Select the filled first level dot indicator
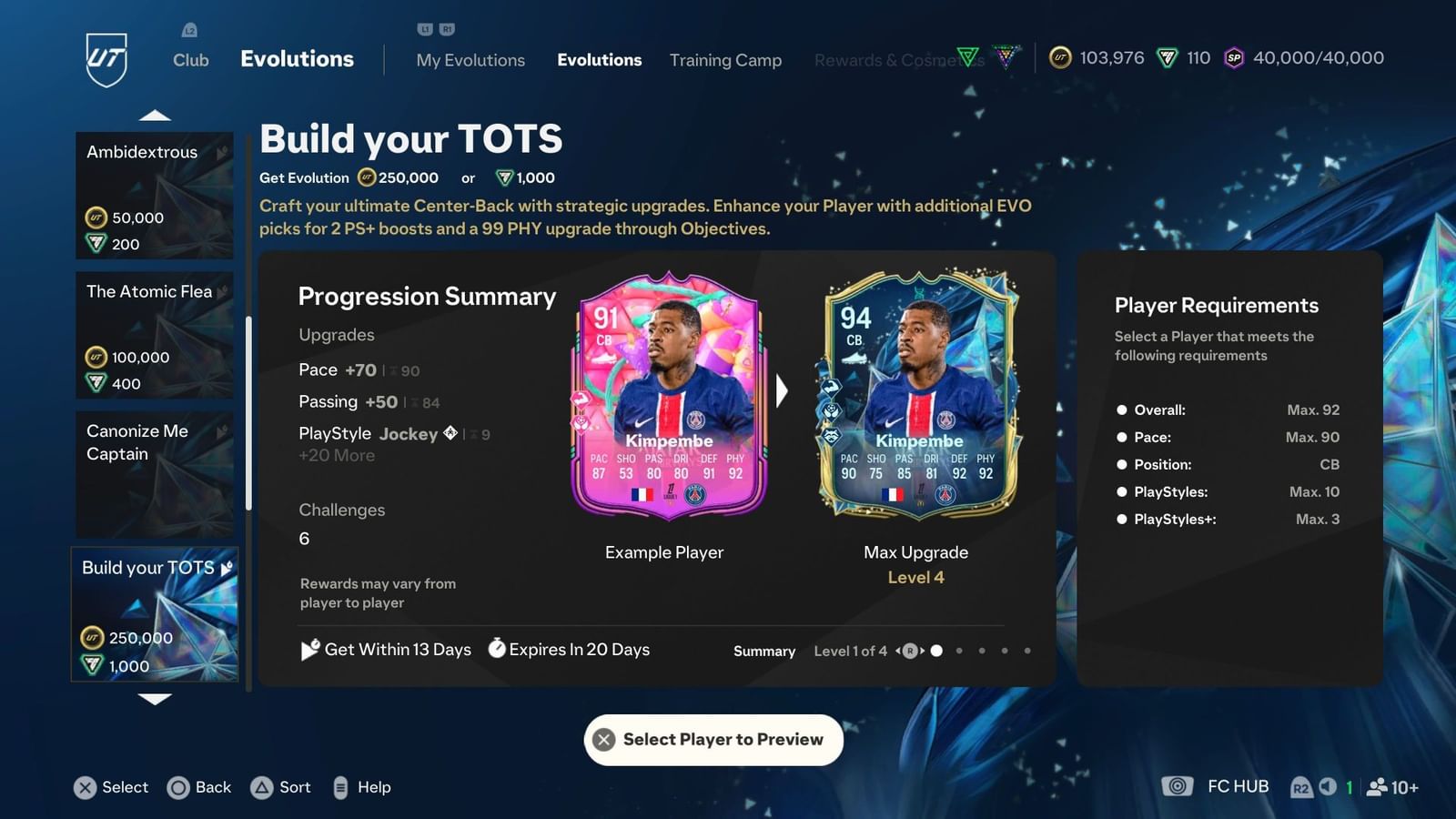 click(x=936, y=651)
